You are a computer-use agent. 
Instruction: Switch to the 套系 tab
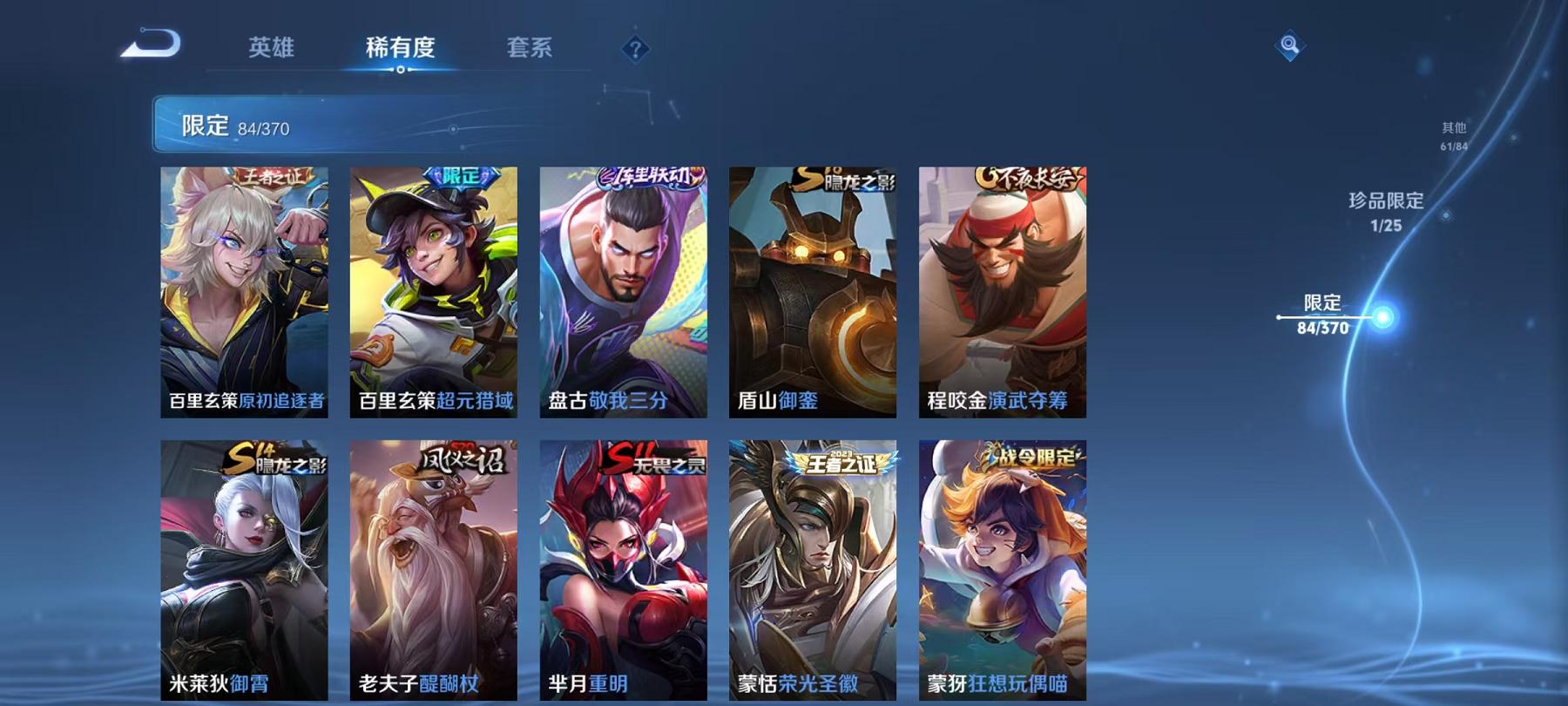point(531,50)
